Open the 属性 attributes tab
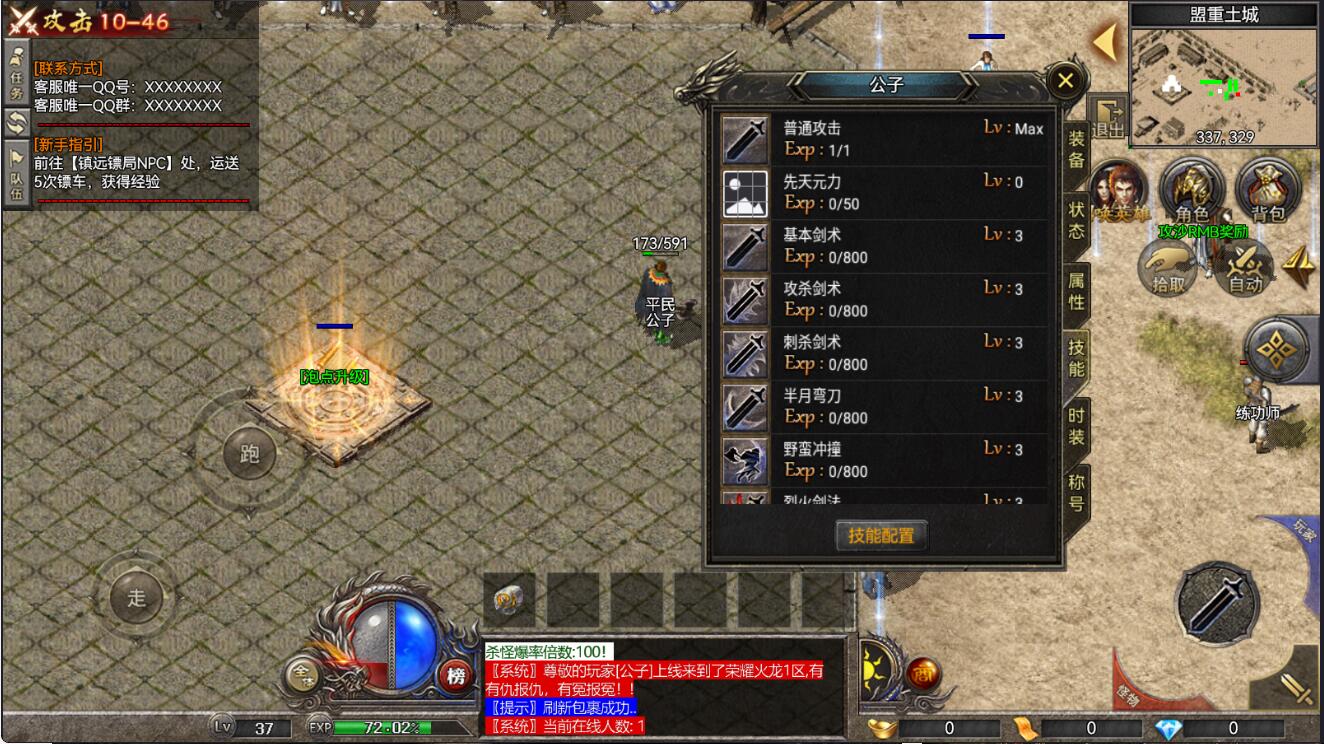This screenshot has width=1324, height=744. click(x=1076, y=292)
